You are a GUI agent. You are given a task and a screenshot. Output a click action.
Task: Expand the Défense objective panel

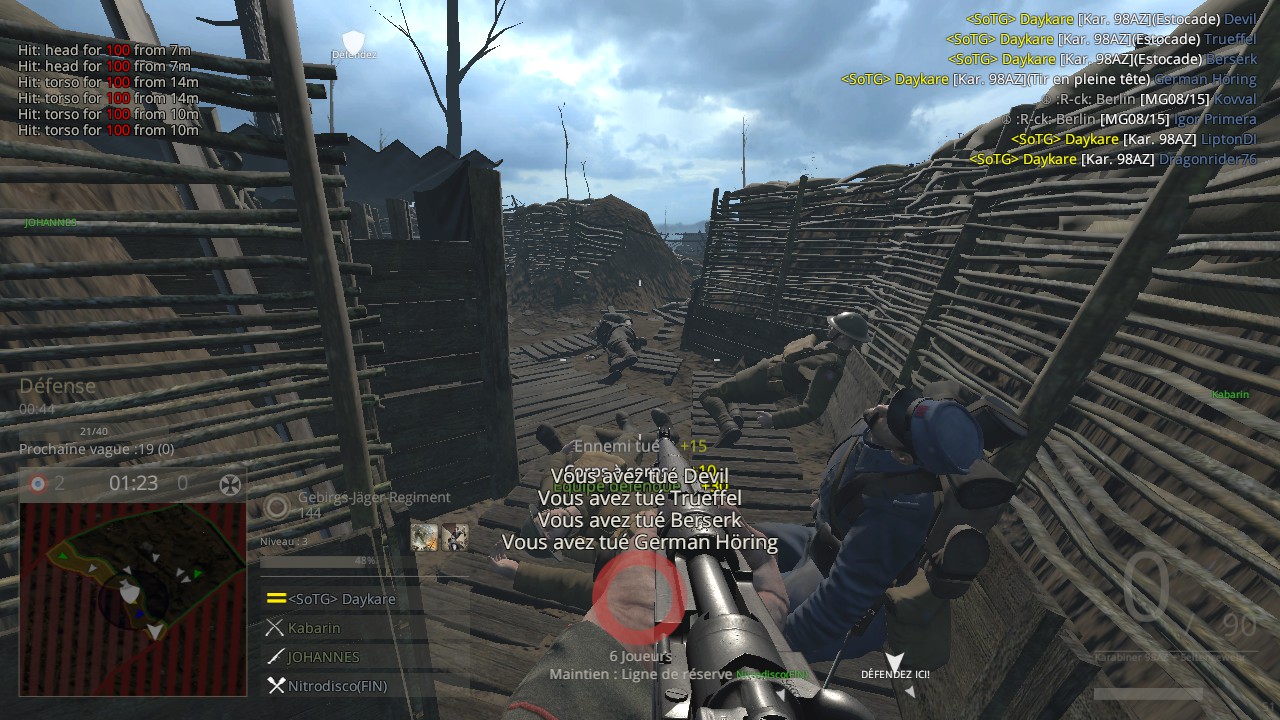point(60,386)
